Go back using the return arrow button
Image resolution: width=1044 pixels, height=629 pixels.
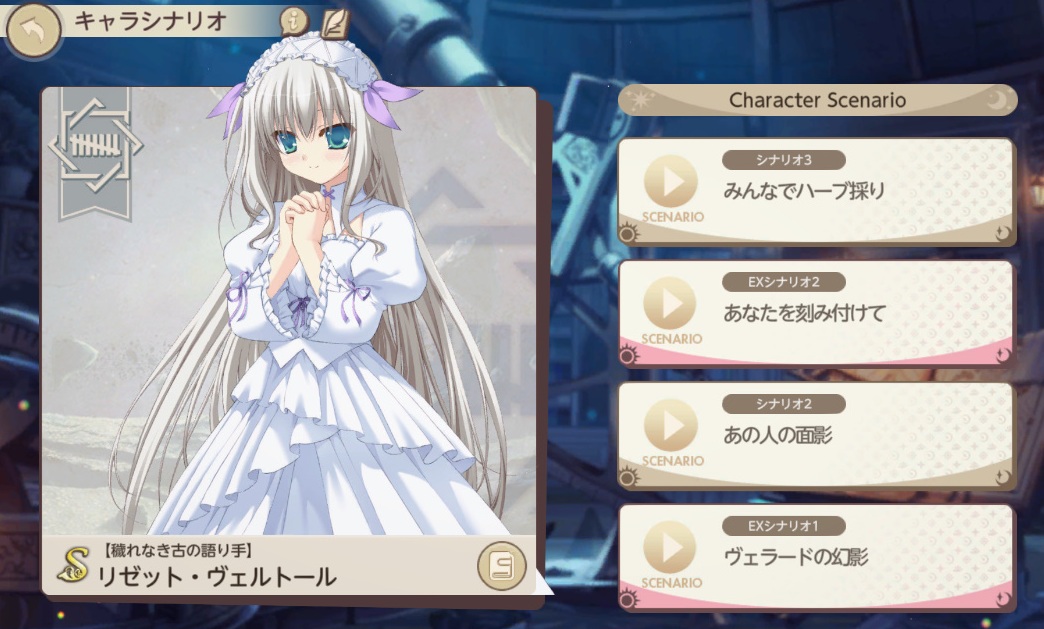pyautogui.click(x=33, y=30)
